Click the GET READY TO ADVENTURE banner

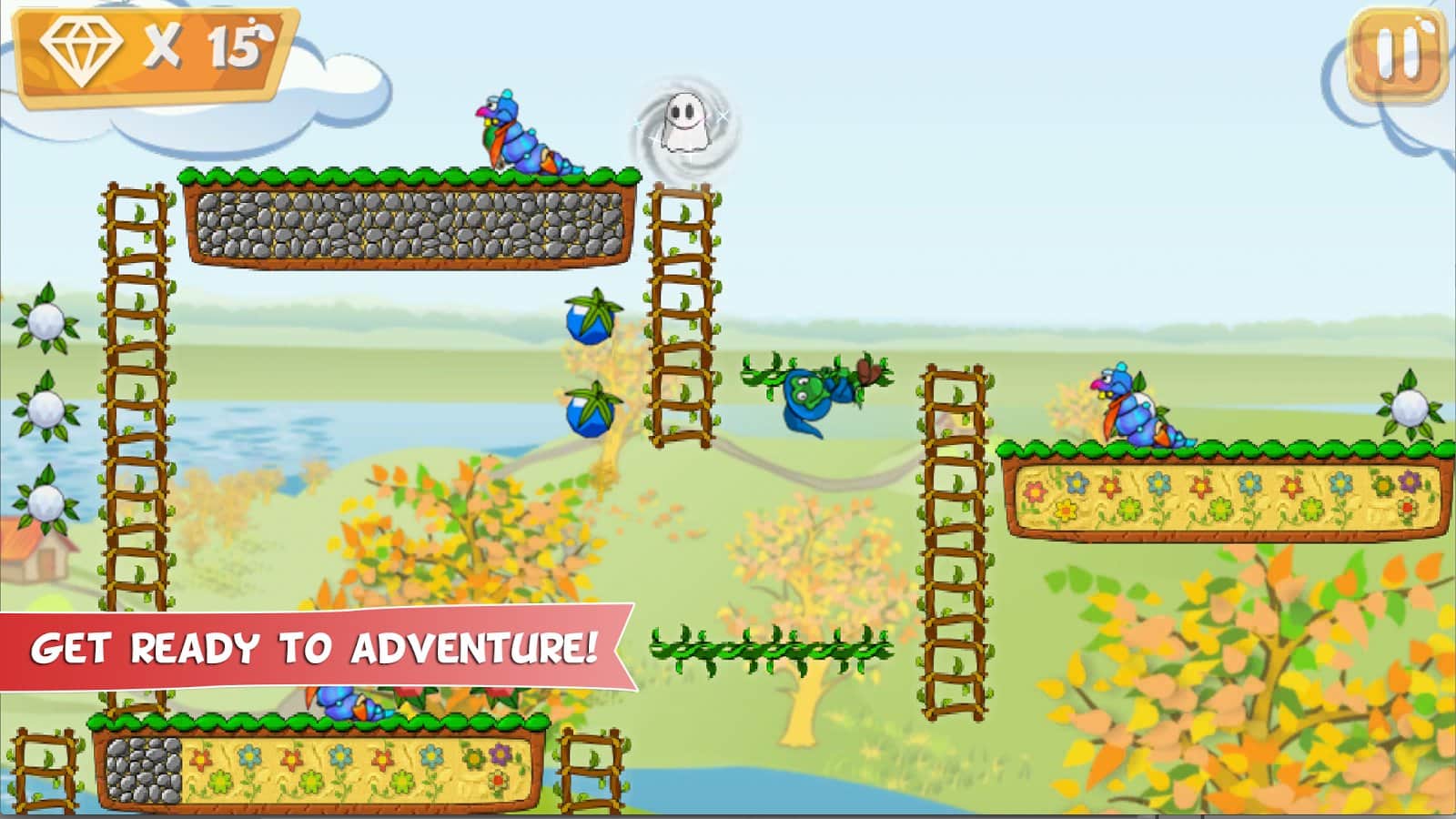point(314,646)
